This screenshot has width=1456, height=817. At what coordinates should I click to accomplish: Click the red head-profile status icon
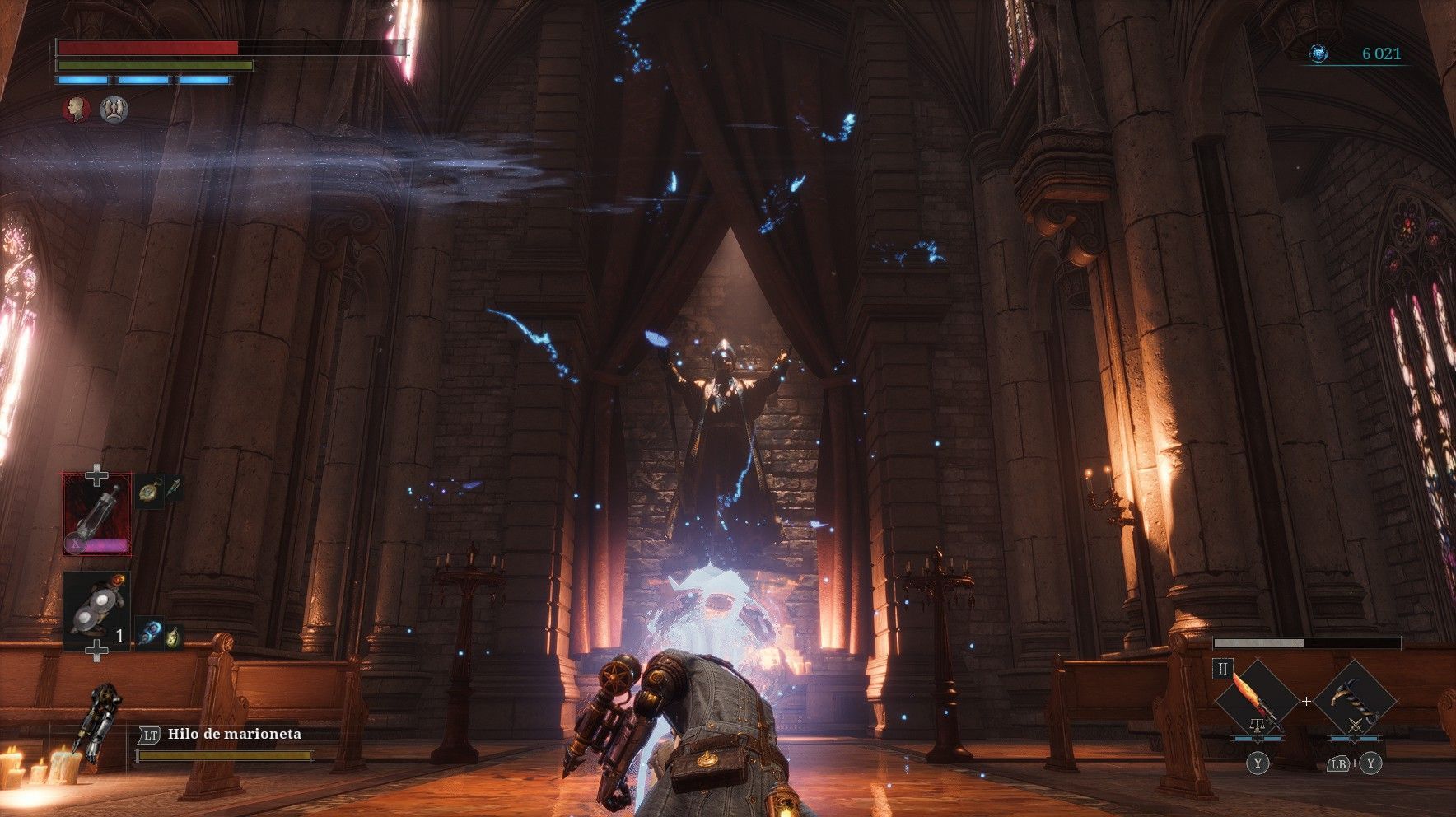tap(77, 109)
